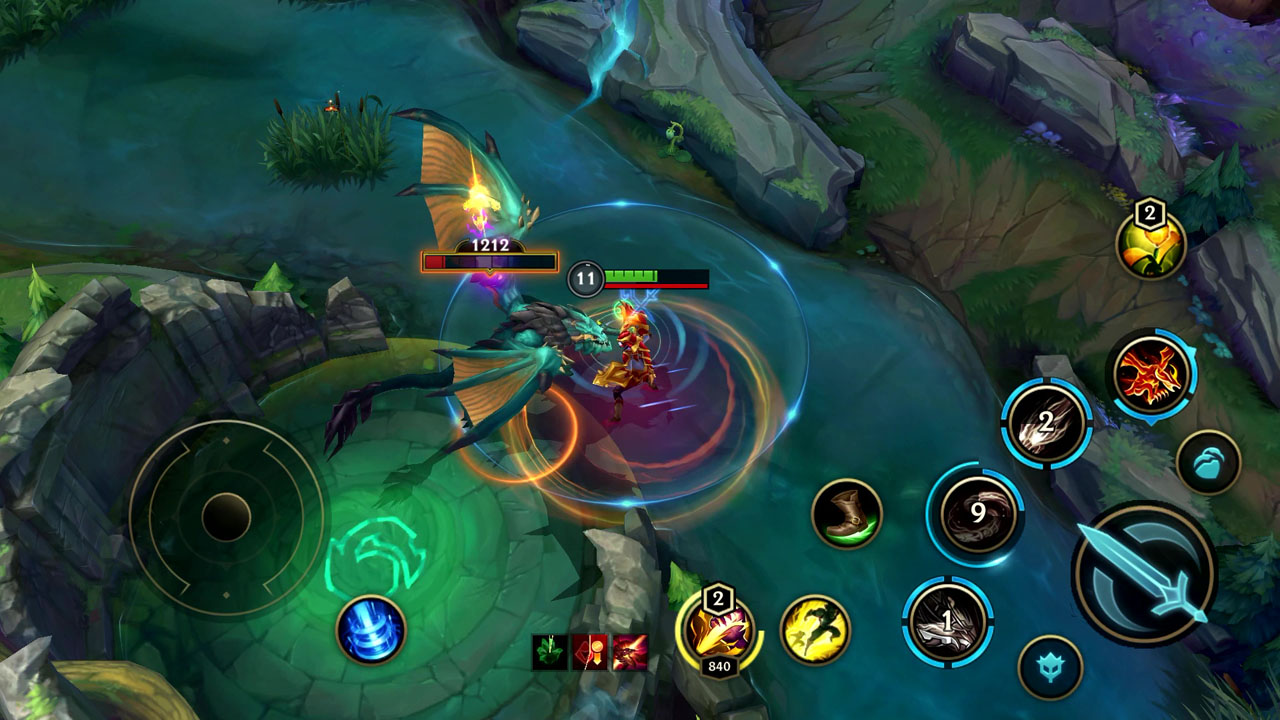Screen dimensions: 1280x720
Task: Cast the yellow running-figure summoner spell
Action: pos(814,630)
